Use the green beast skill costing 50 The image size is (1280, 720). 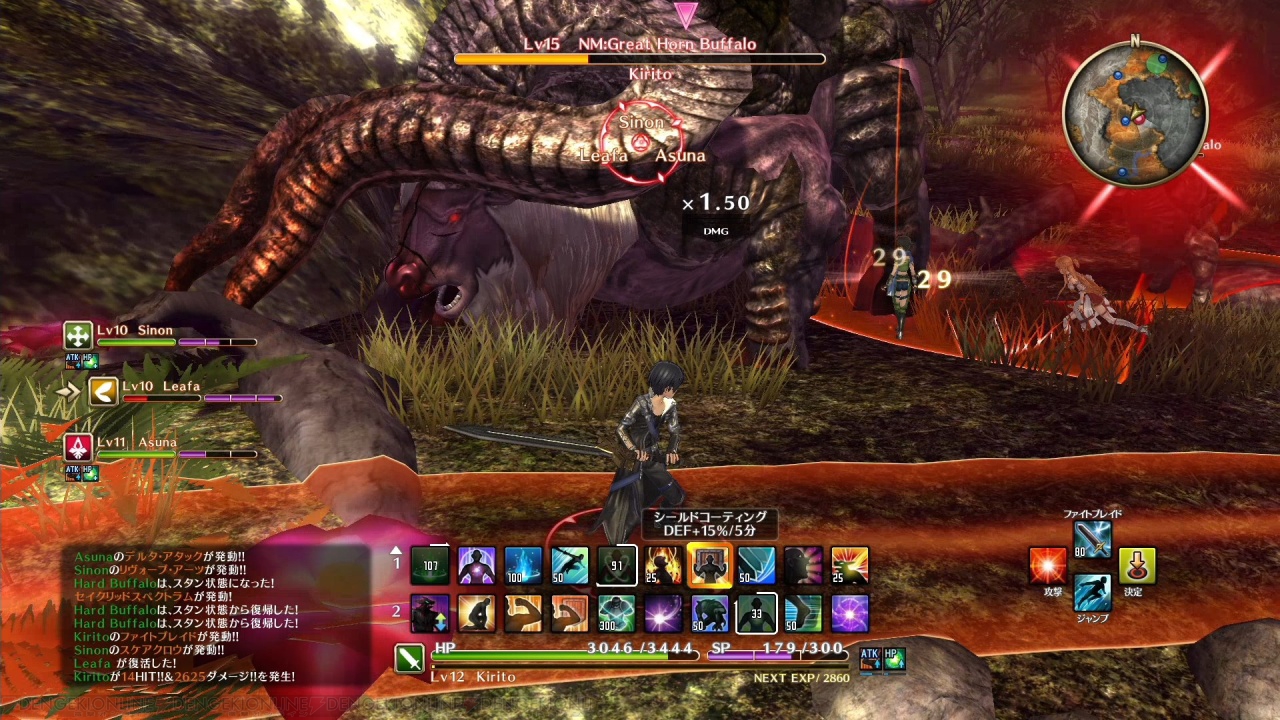click(x=709, y=613)
